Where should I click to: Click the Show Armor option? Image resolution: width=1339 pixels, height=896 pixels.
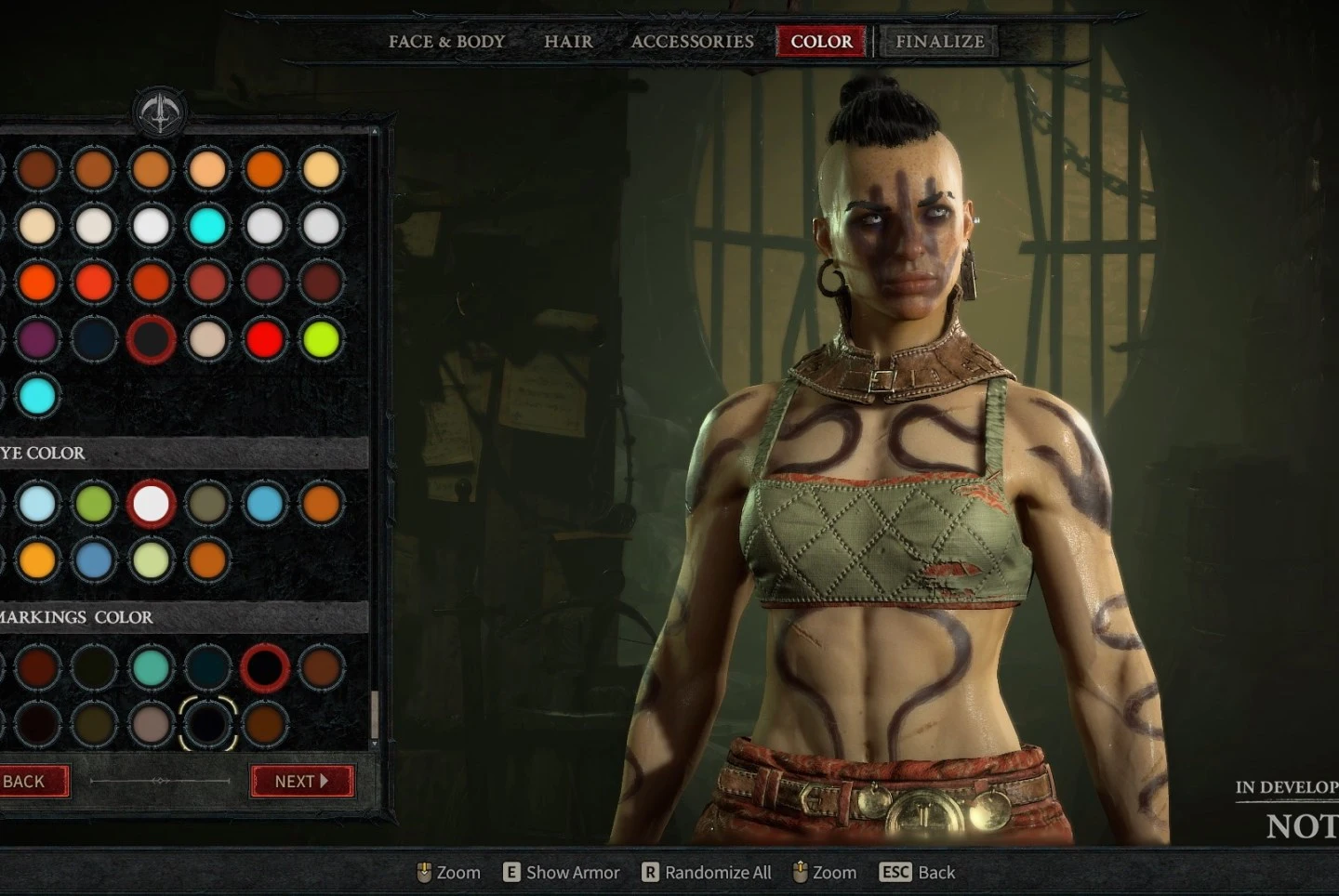[x=562, y=873]
